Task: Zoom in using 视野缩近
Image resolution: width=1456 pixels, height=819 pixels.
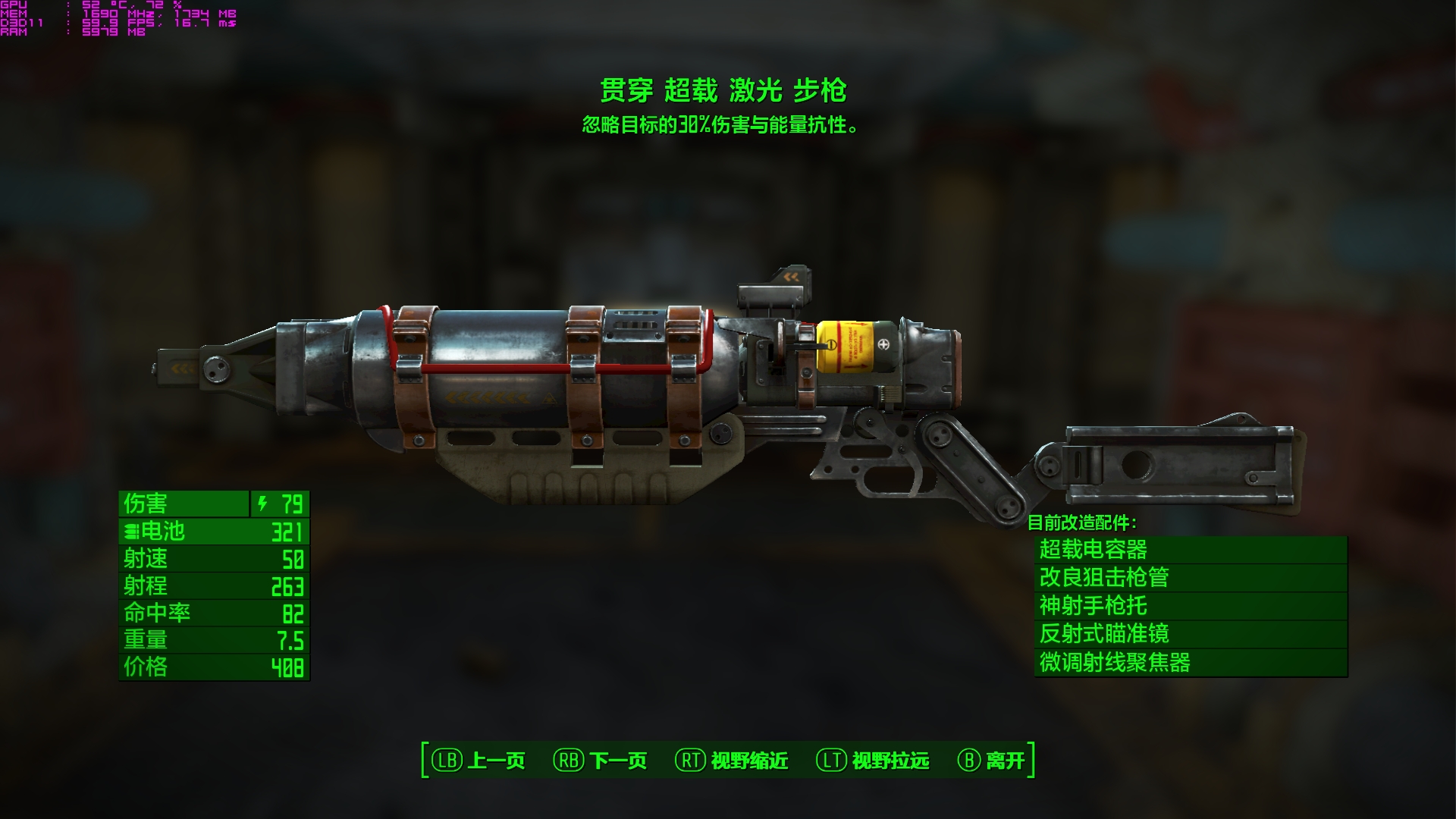Action: (732, 760)
